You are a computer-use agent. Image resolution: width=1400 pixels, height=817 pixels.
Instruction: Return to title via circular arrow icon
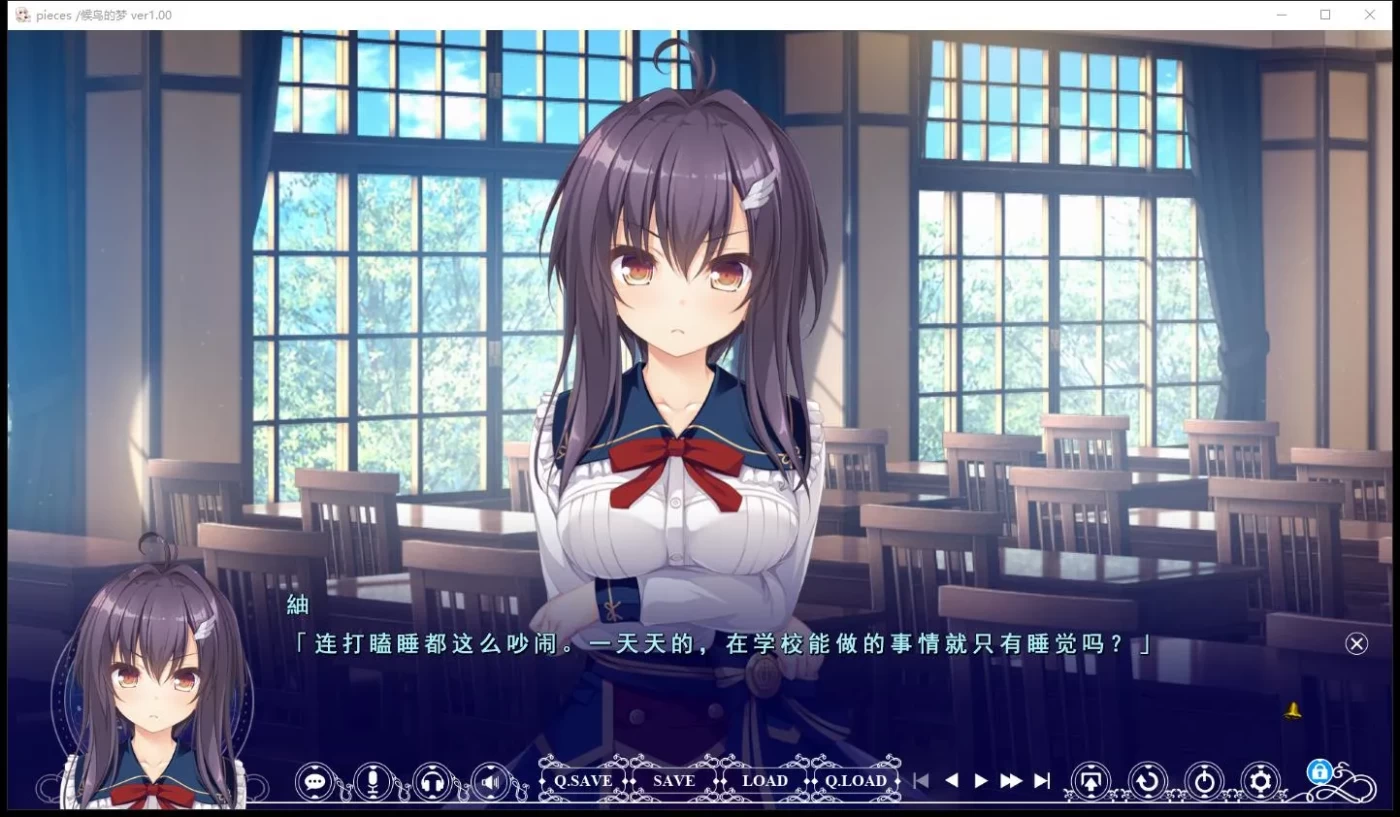click(x=1148, y=781)
